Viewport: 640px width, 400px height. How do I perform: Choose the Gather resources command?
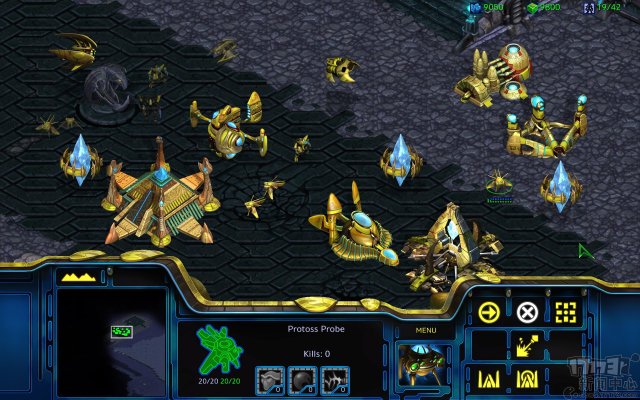click(527, 346)
